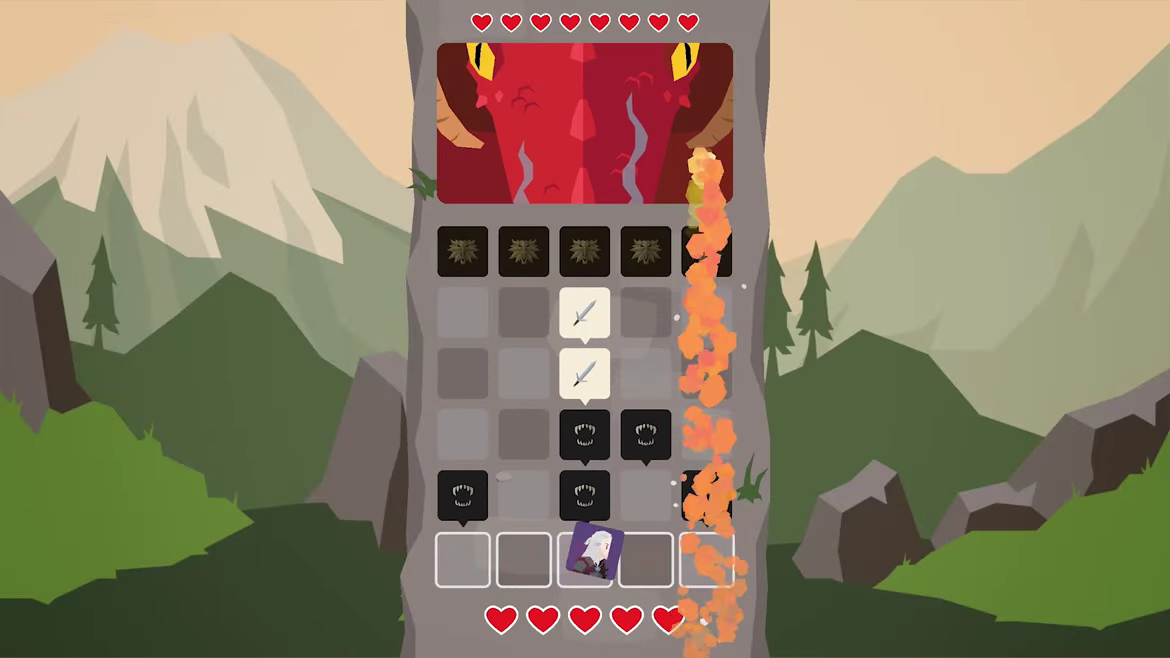Pick the sword tile directly above the fang tiles
1170x658 pixels.
[585, 374]
